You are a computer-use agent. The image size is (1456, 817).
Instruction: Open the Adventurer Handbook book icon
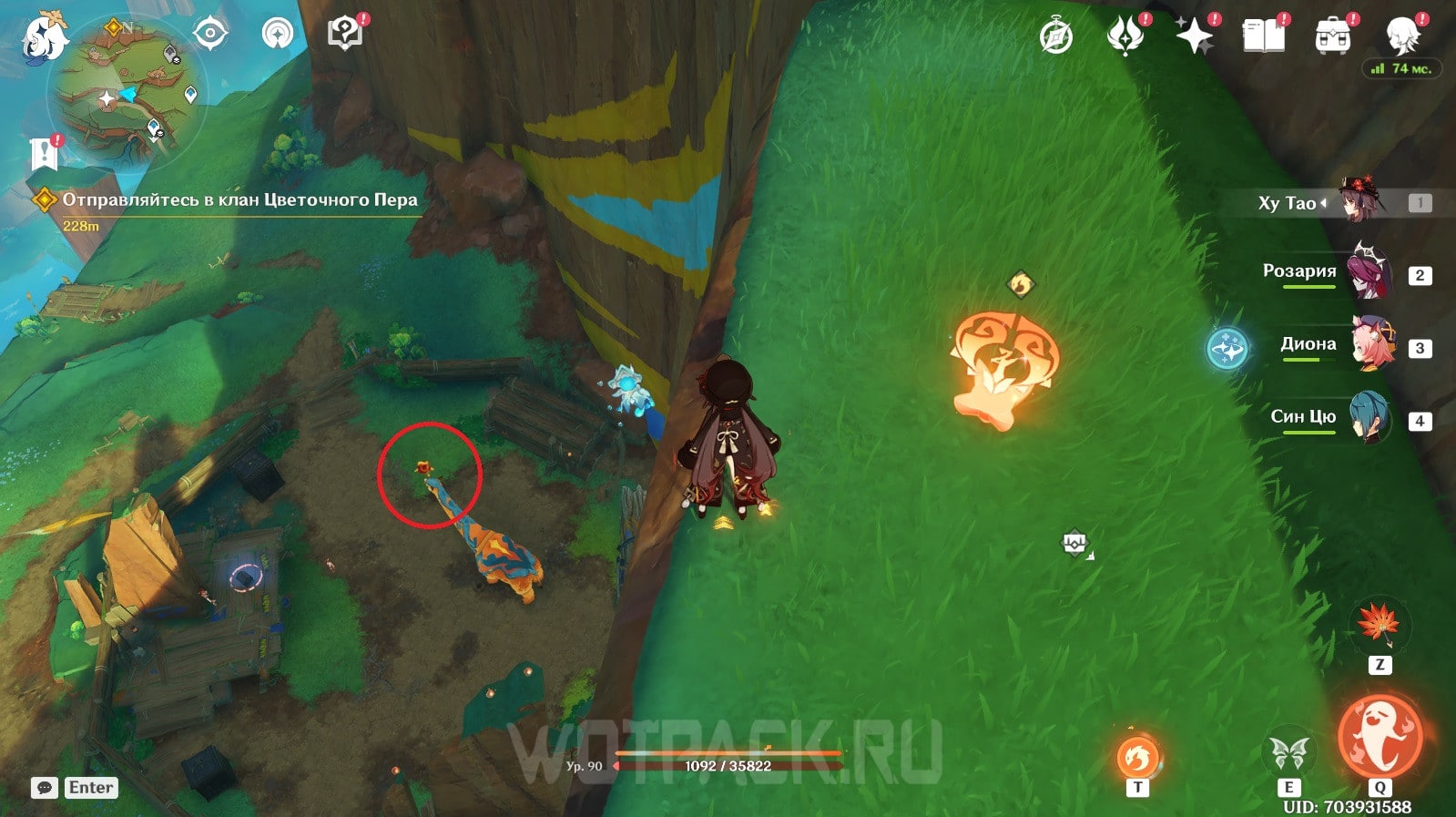pos(1263,37)
